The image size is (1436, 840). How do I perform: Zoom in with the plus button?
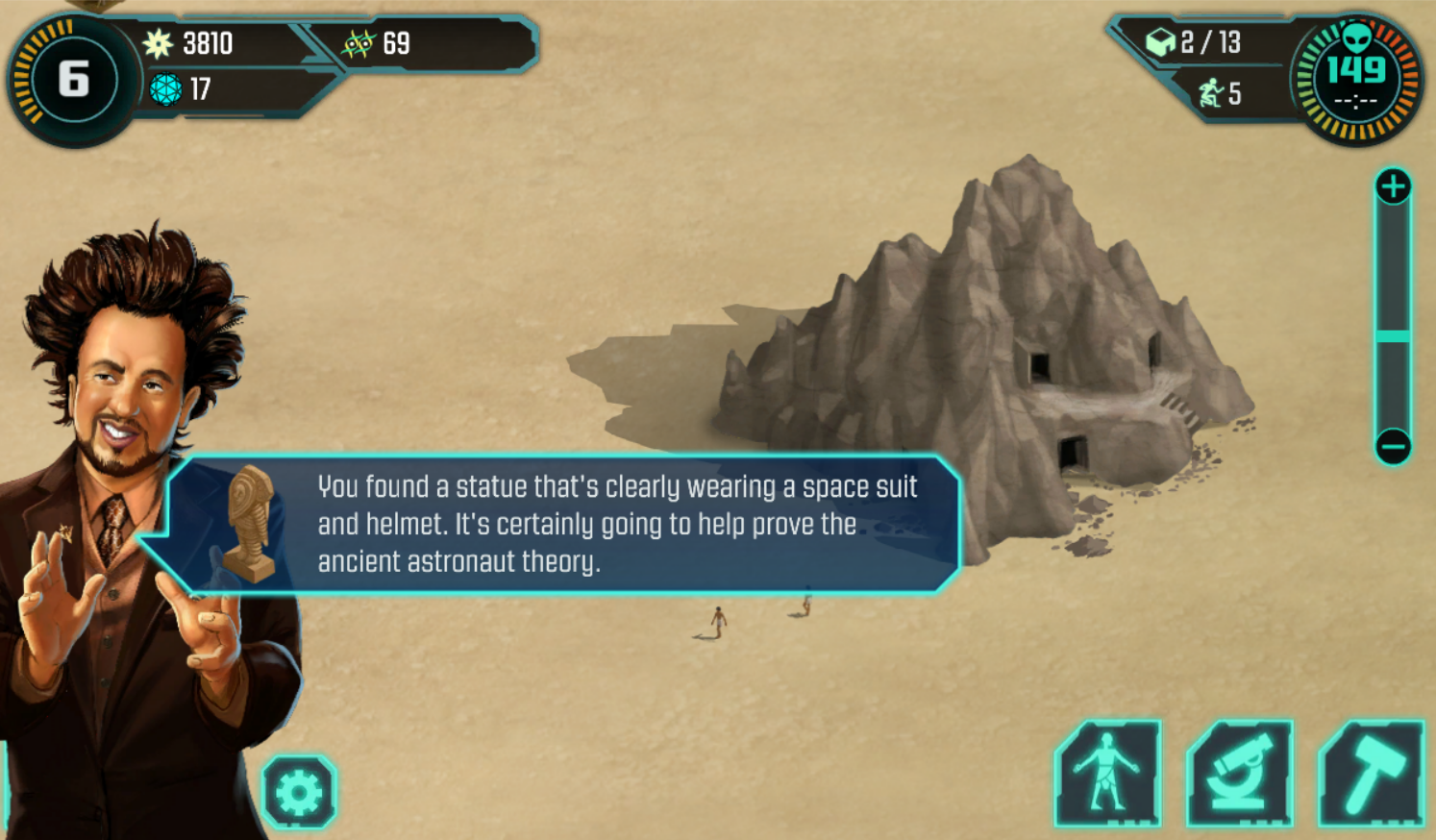(1393, 186)
